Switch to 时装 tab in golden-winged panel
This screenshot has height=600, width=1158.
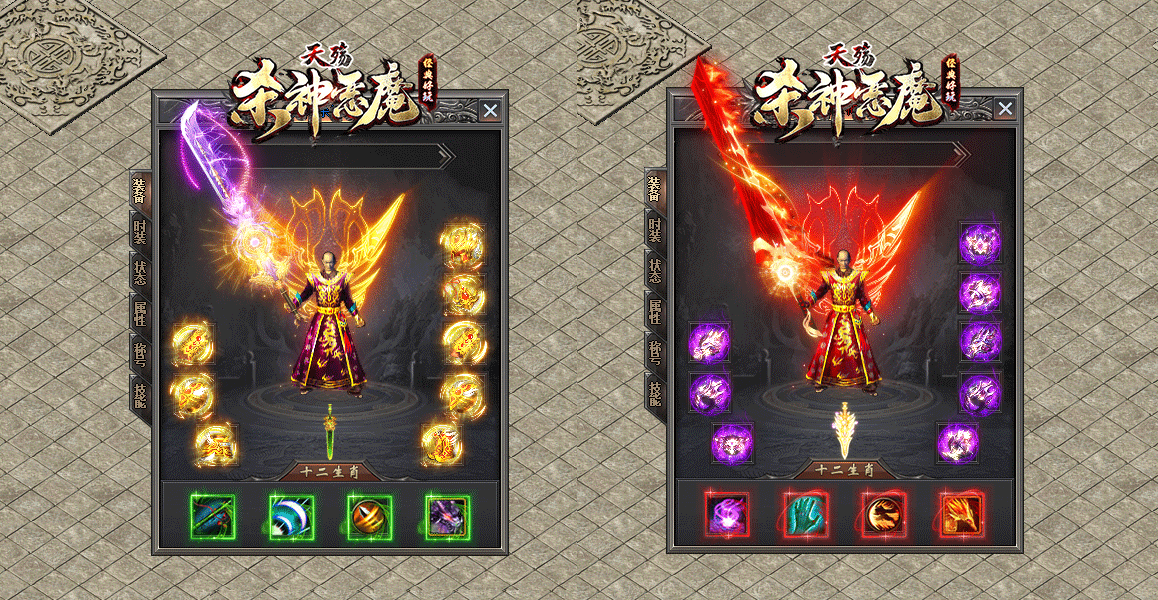140,234
